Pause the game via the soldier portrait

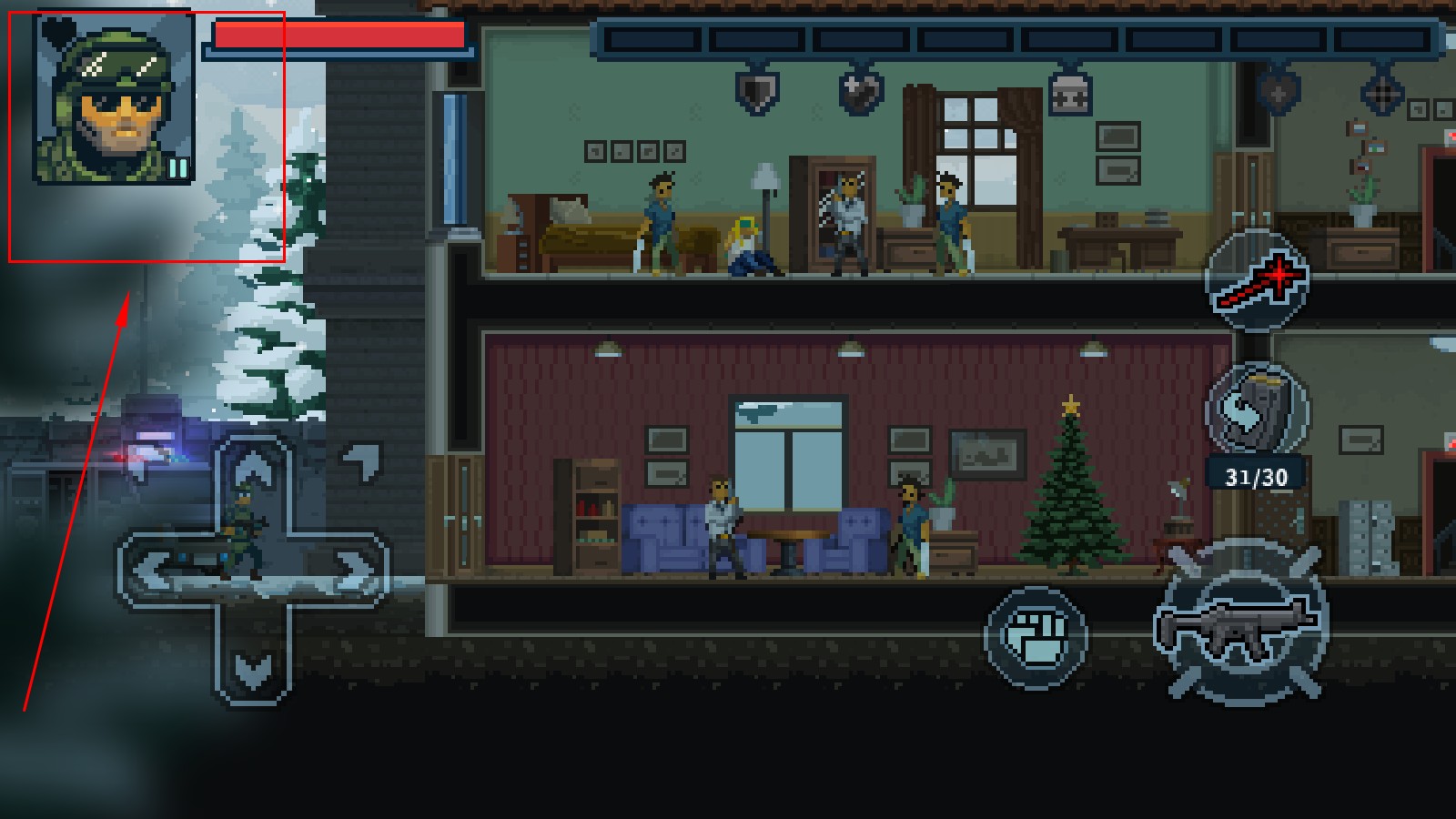[116, 98]
